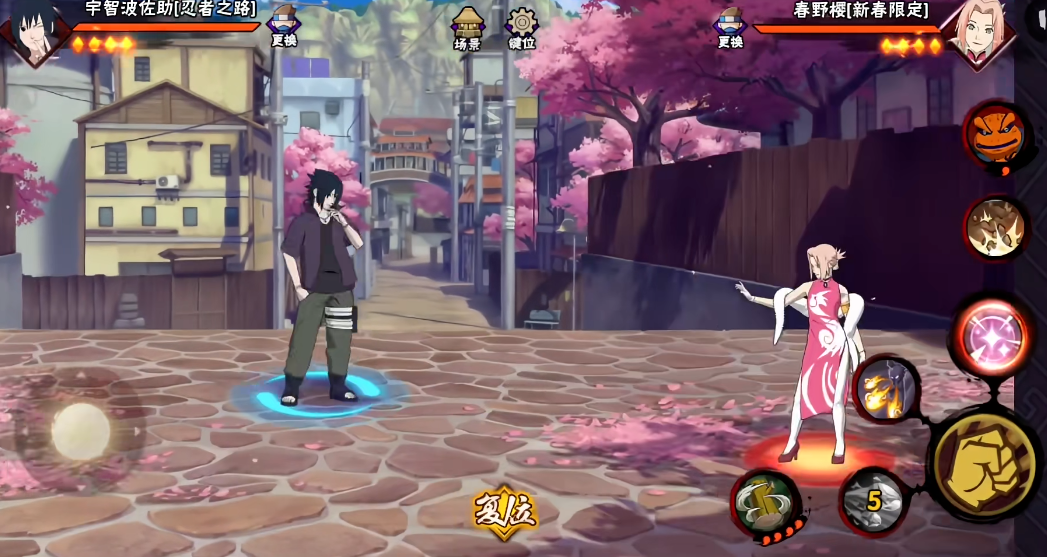Click the 复位 reset position button

pos(505,512)
